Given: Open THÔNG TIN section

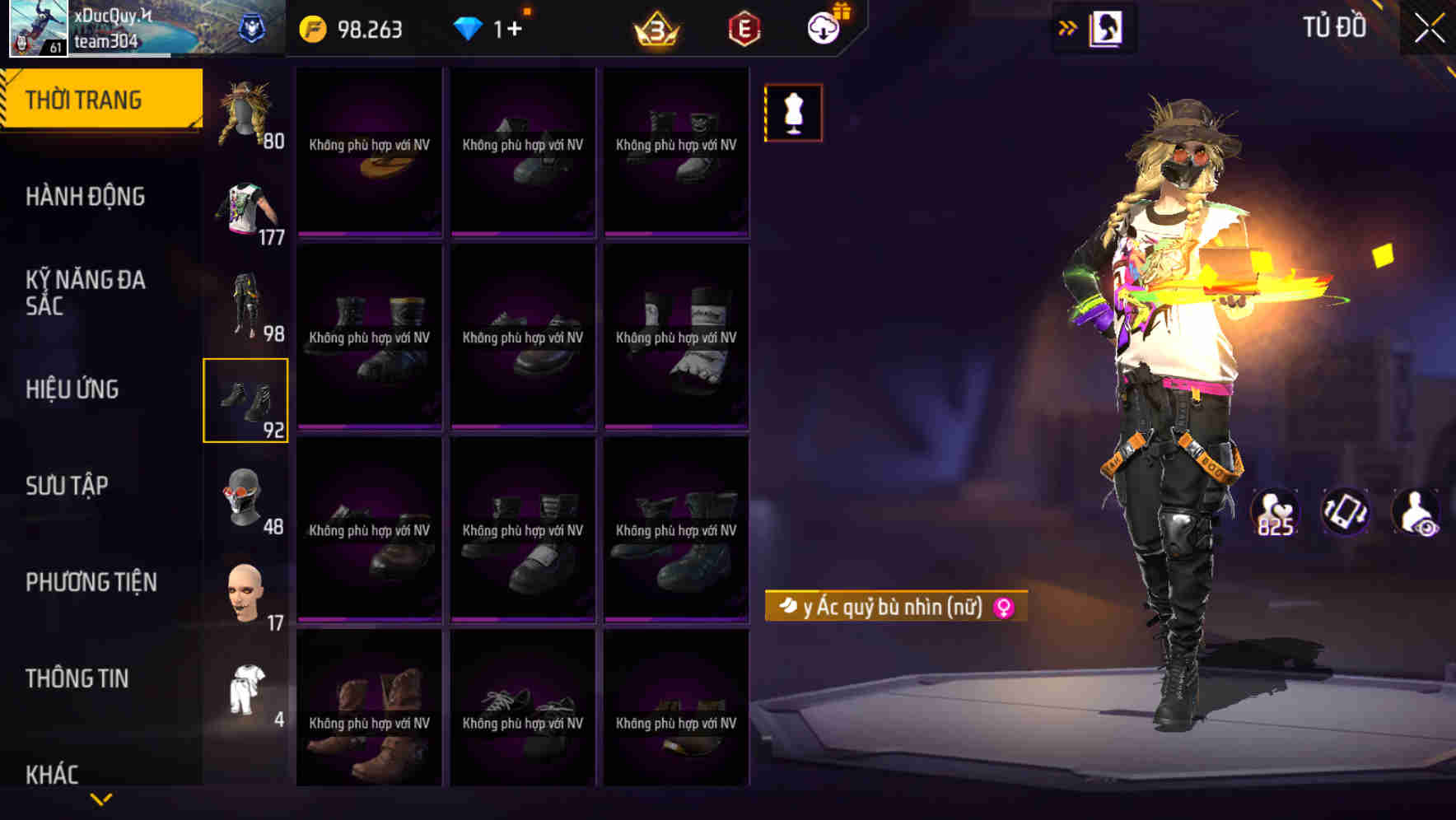Looking at the screenshot, I should (77, 678).
